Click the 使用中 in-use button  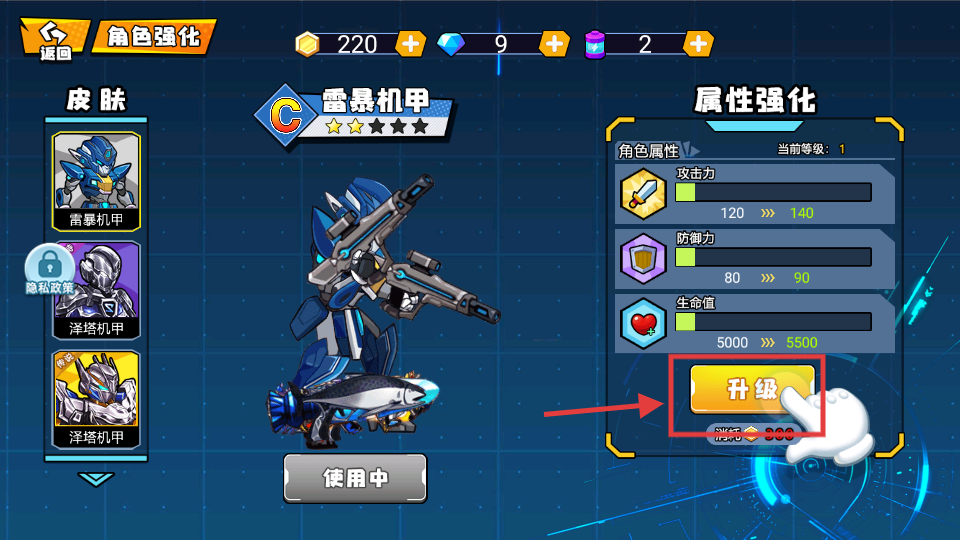click(355, 478)
